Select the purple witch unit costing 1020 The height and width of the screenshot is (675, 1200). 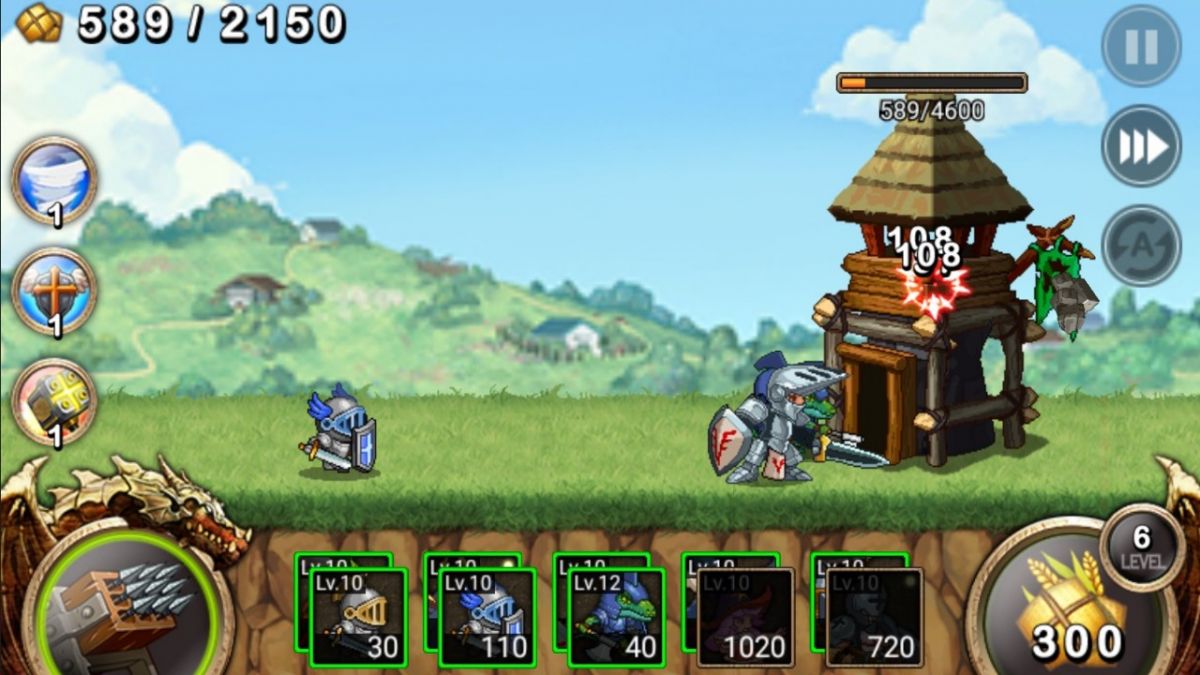[745, 616]
